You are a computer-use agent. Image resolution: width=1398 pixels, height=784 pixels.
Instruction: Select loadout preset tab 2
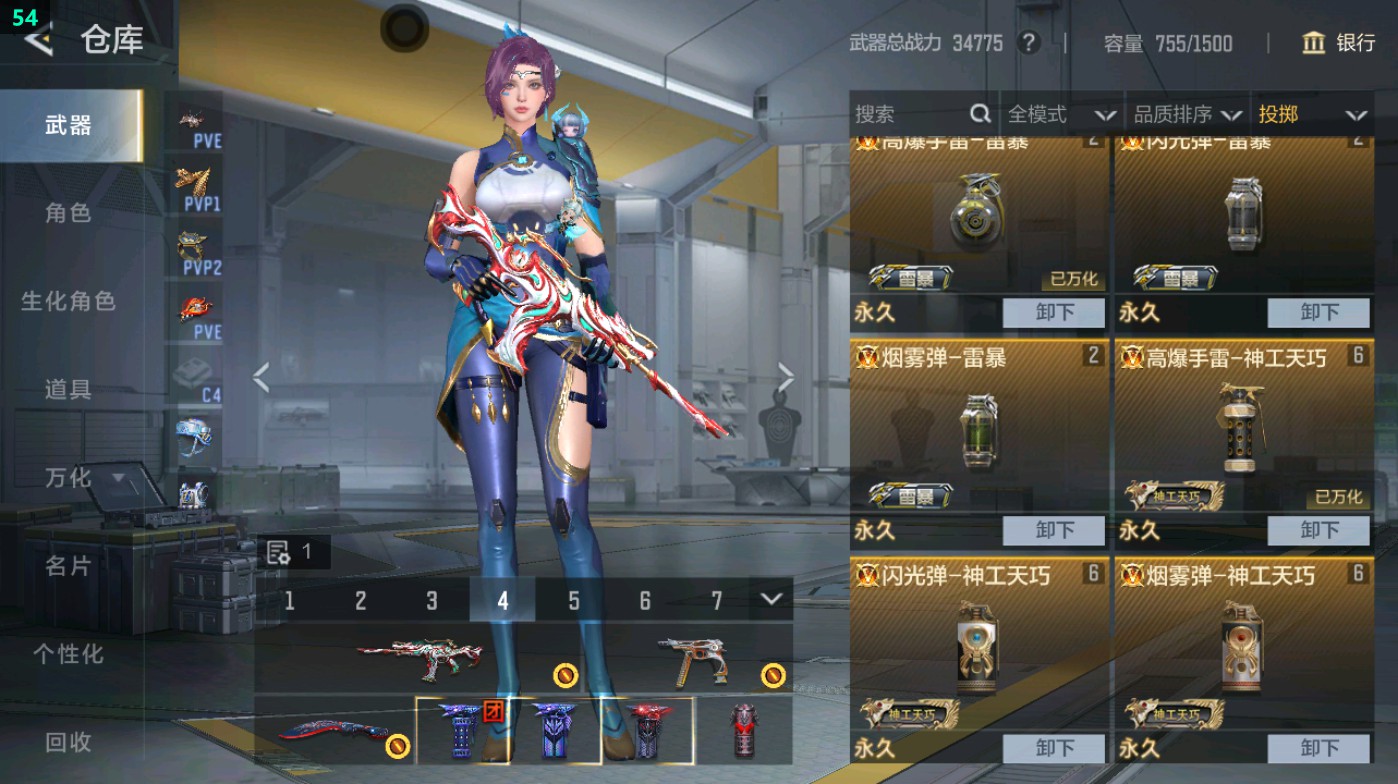(361, 602)
